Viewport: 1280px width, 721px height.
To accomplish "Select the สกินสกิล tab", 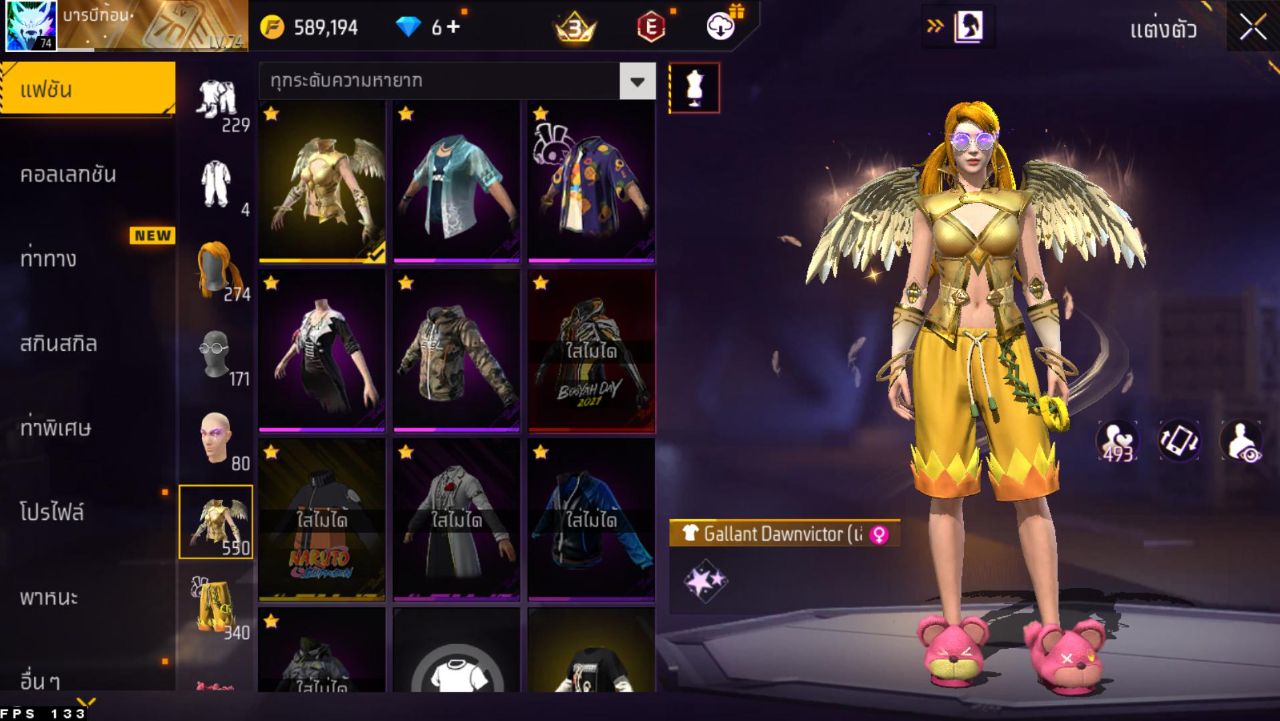I will 60,344.
